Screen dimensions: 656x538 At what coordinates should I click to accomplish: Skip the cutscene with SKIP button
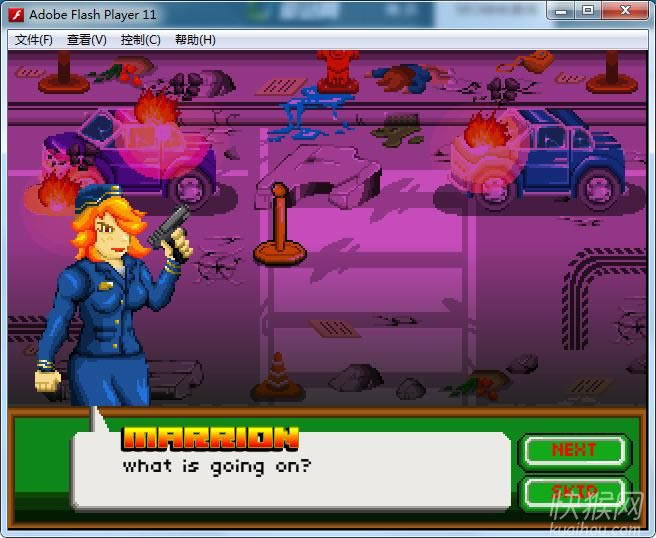574,492
